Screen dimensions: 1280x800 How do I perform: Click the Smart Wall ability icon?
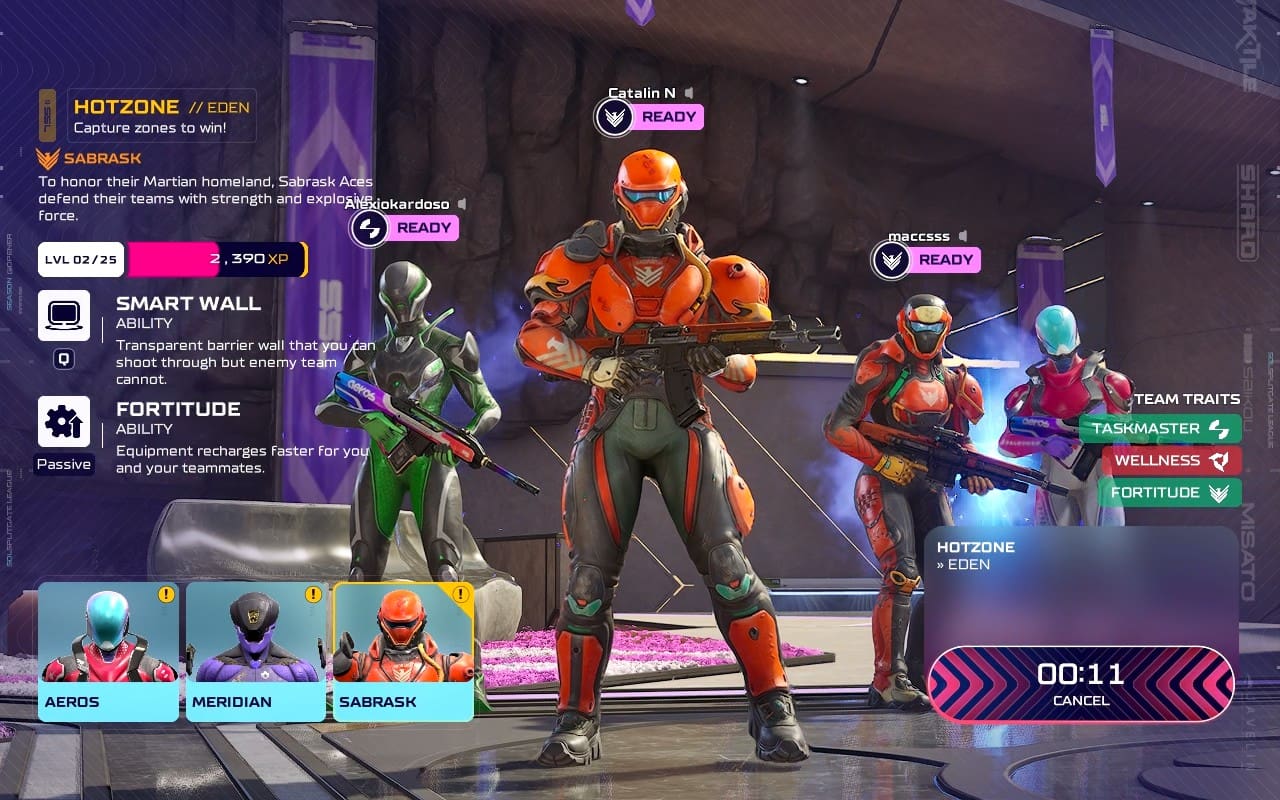[64, 316]
